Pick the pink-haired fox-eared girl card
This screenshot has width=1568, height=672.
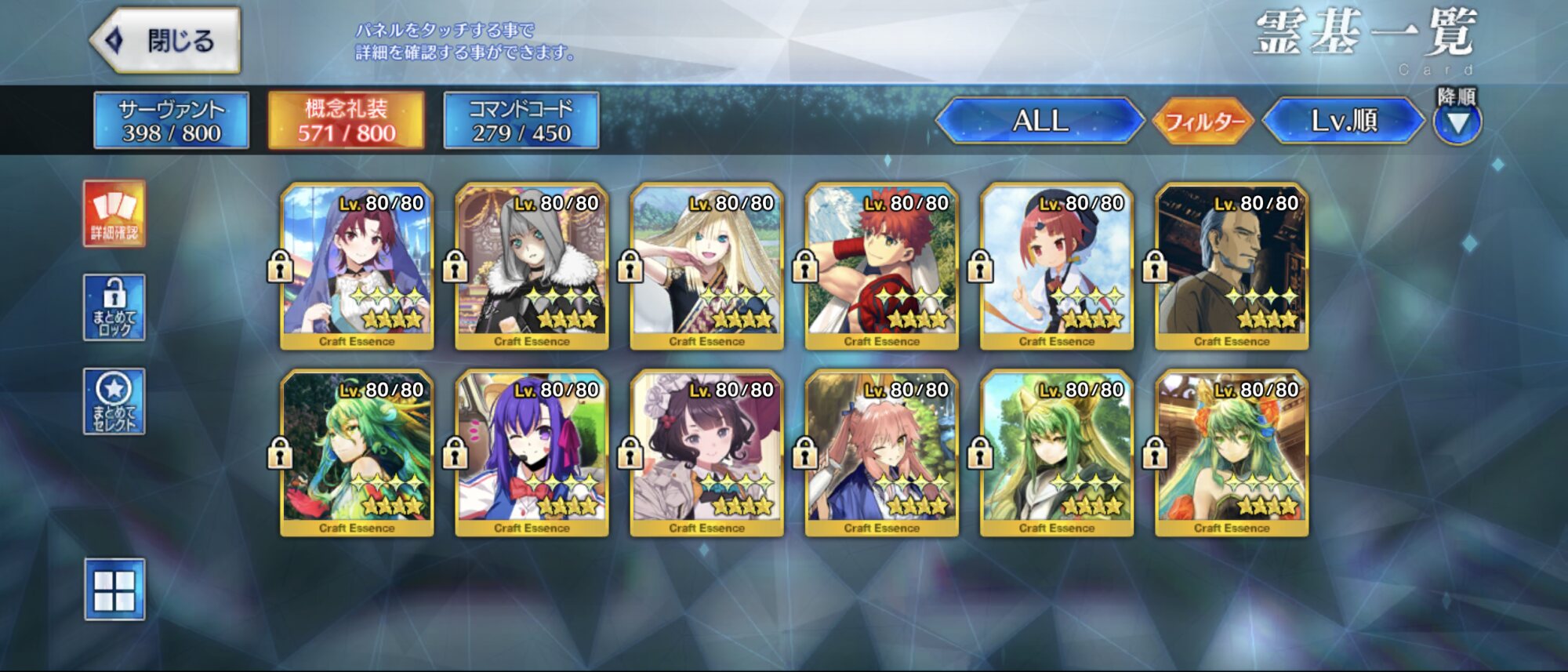(881, 453)
